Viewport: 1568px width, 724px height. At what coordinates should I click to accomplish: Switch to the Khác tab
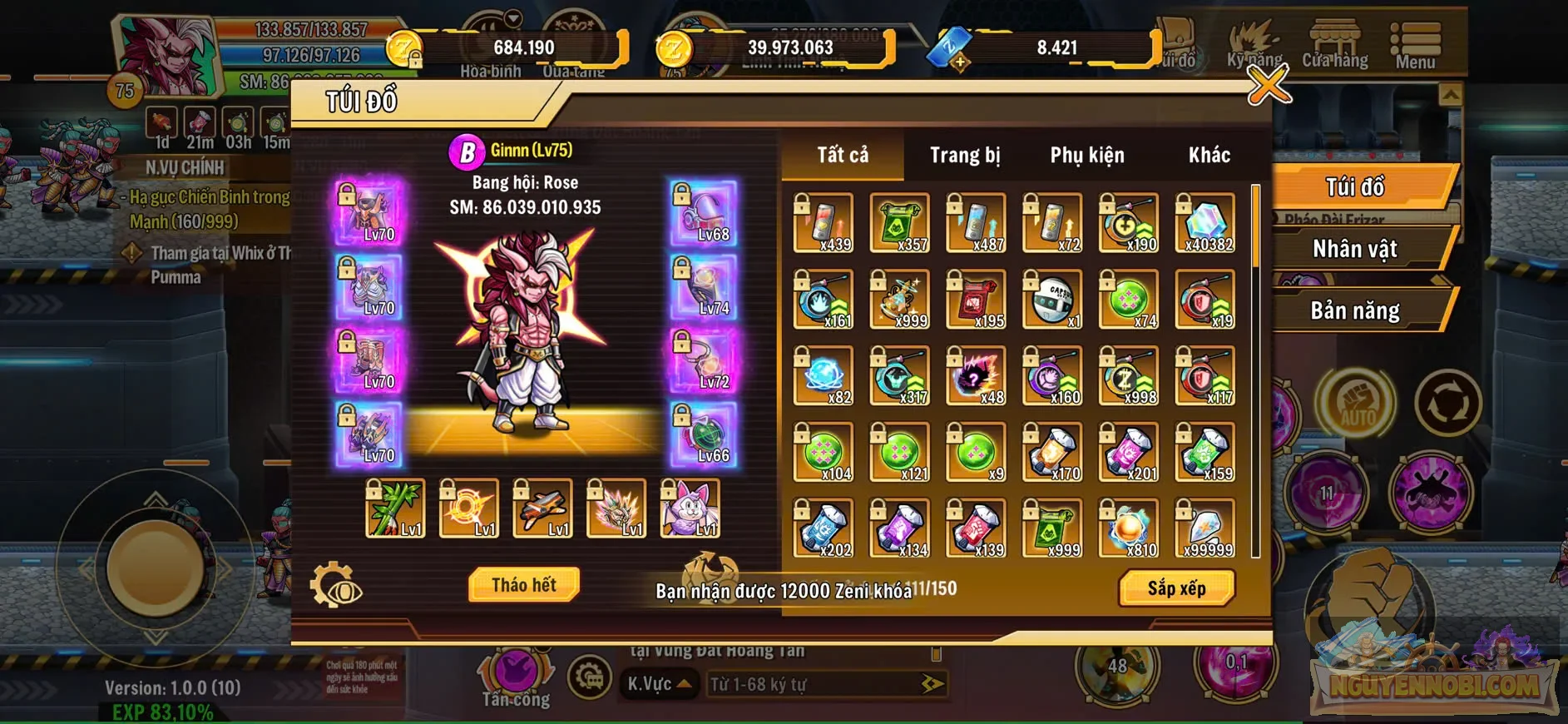[1208, 154]
